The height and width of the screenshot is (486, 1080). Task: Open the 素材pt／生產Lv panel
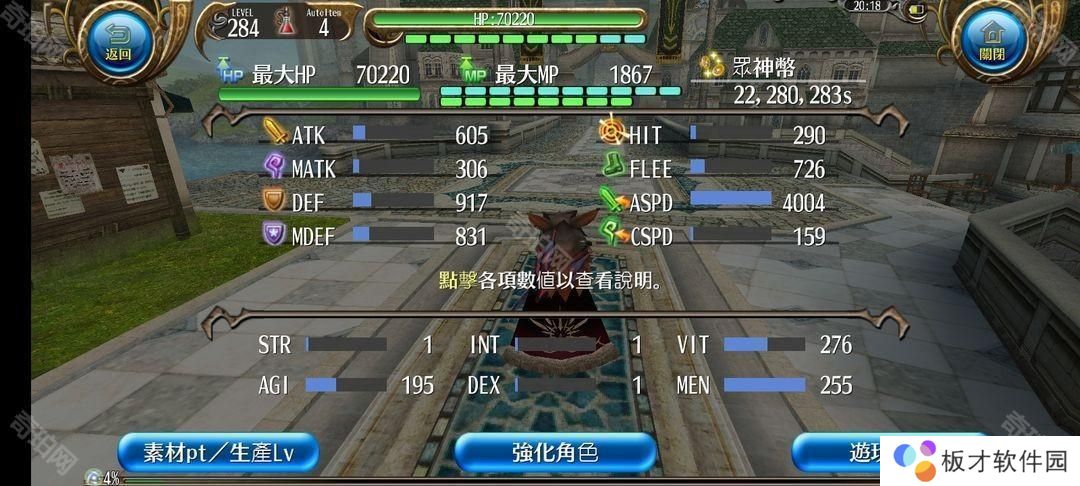217,452
